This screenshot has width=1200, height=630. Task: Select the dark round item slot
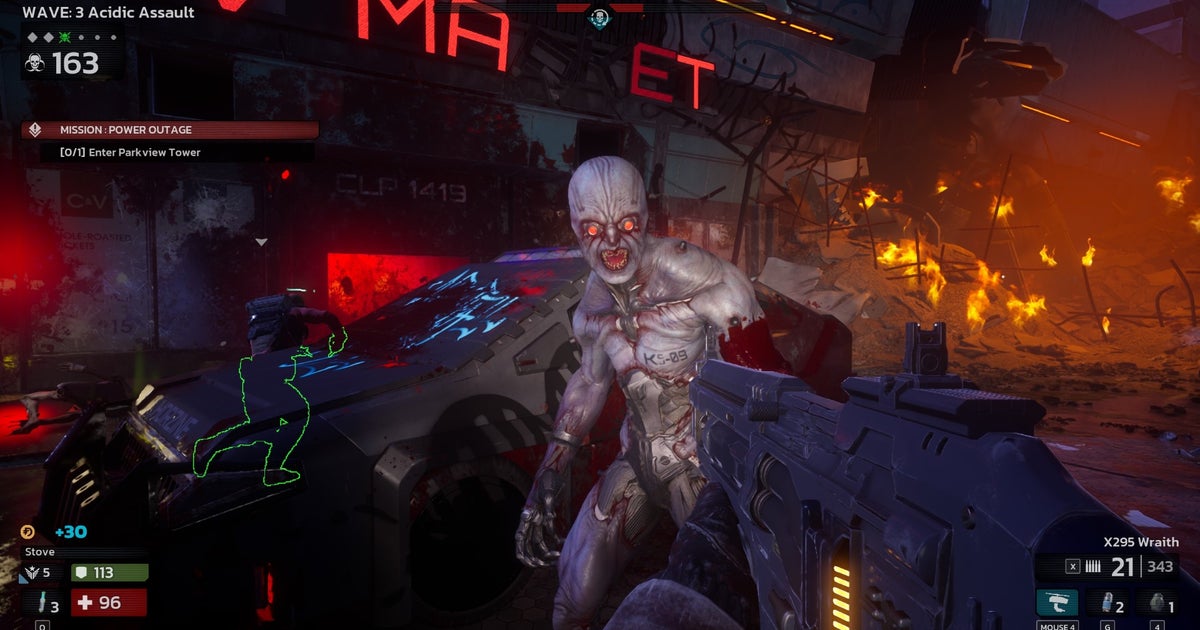[1158, 603]
